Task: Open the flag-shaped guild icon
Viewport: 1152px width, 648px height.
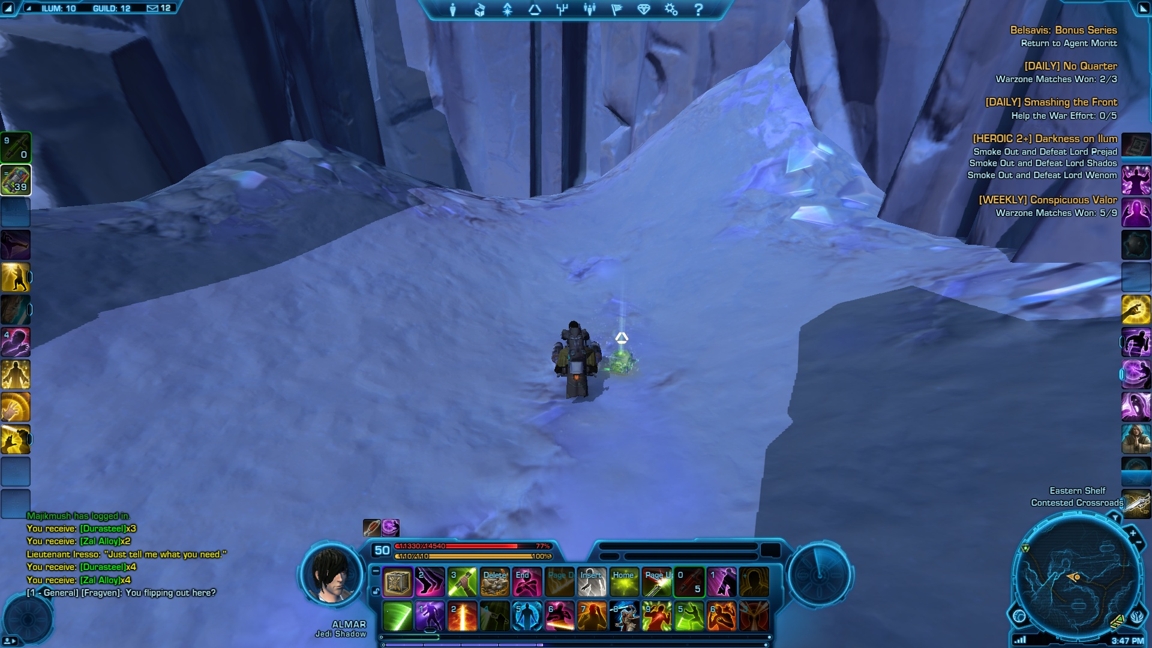Action: (x=616, y=10)
